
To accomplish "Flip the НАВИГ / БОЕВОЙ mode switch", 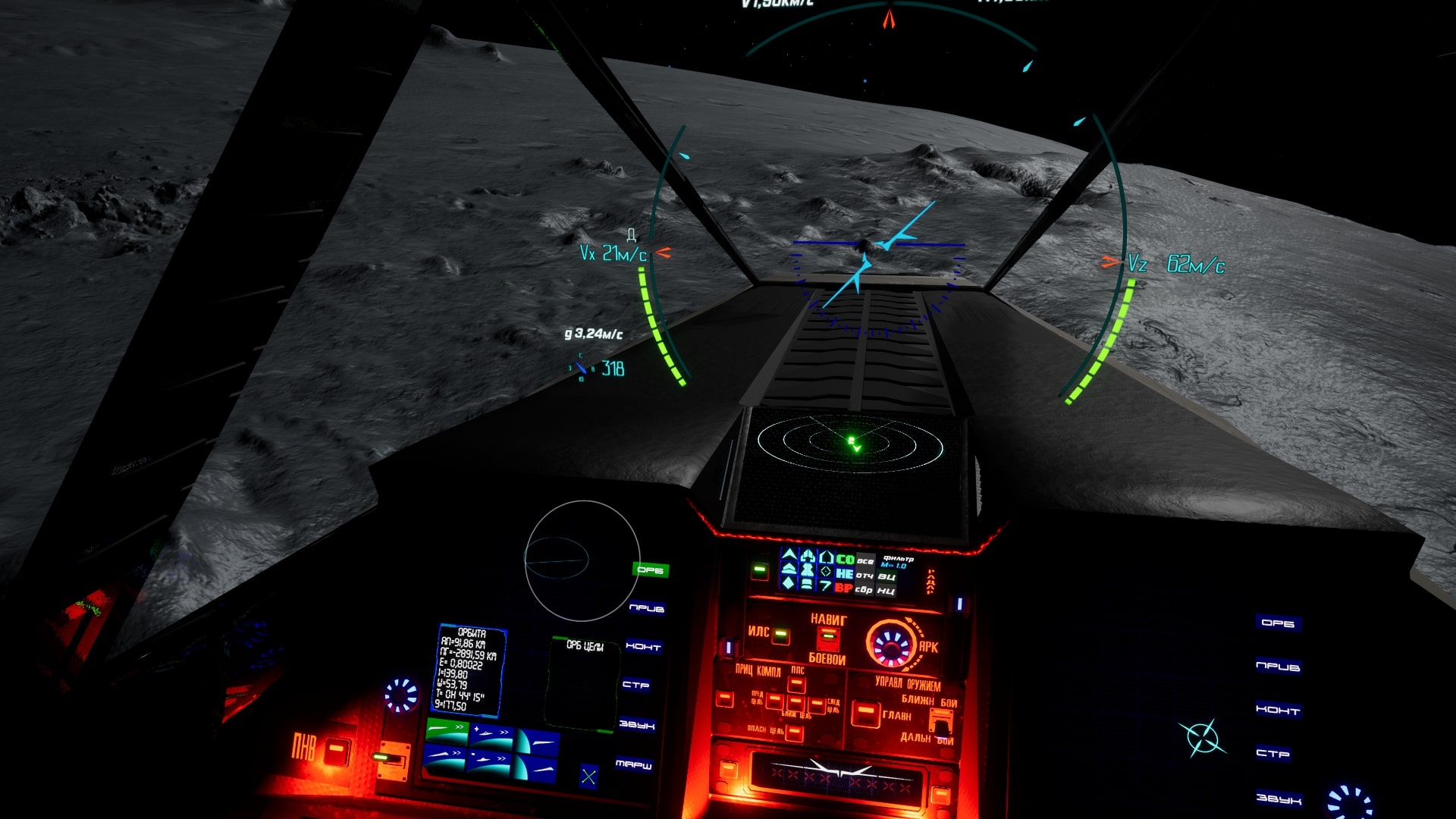I will pyautogui.click(x=828, y=639).
